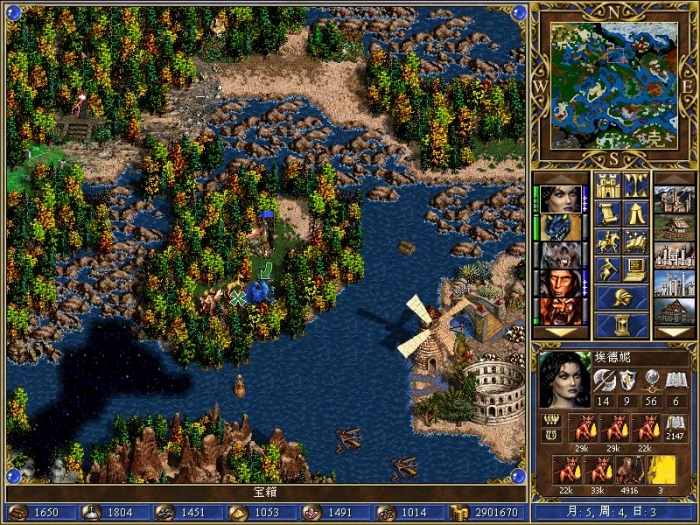The height and width of the screenshot is (525, 700).
Task: Open the Kingdom Overview castle button
Action: pos(609,186)
